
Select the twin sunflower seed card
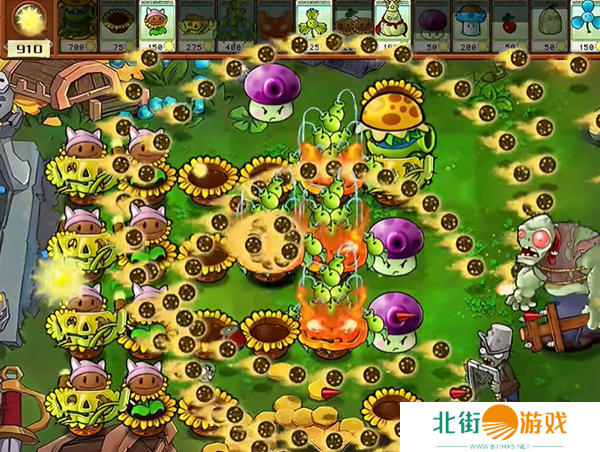pos(354,27)
